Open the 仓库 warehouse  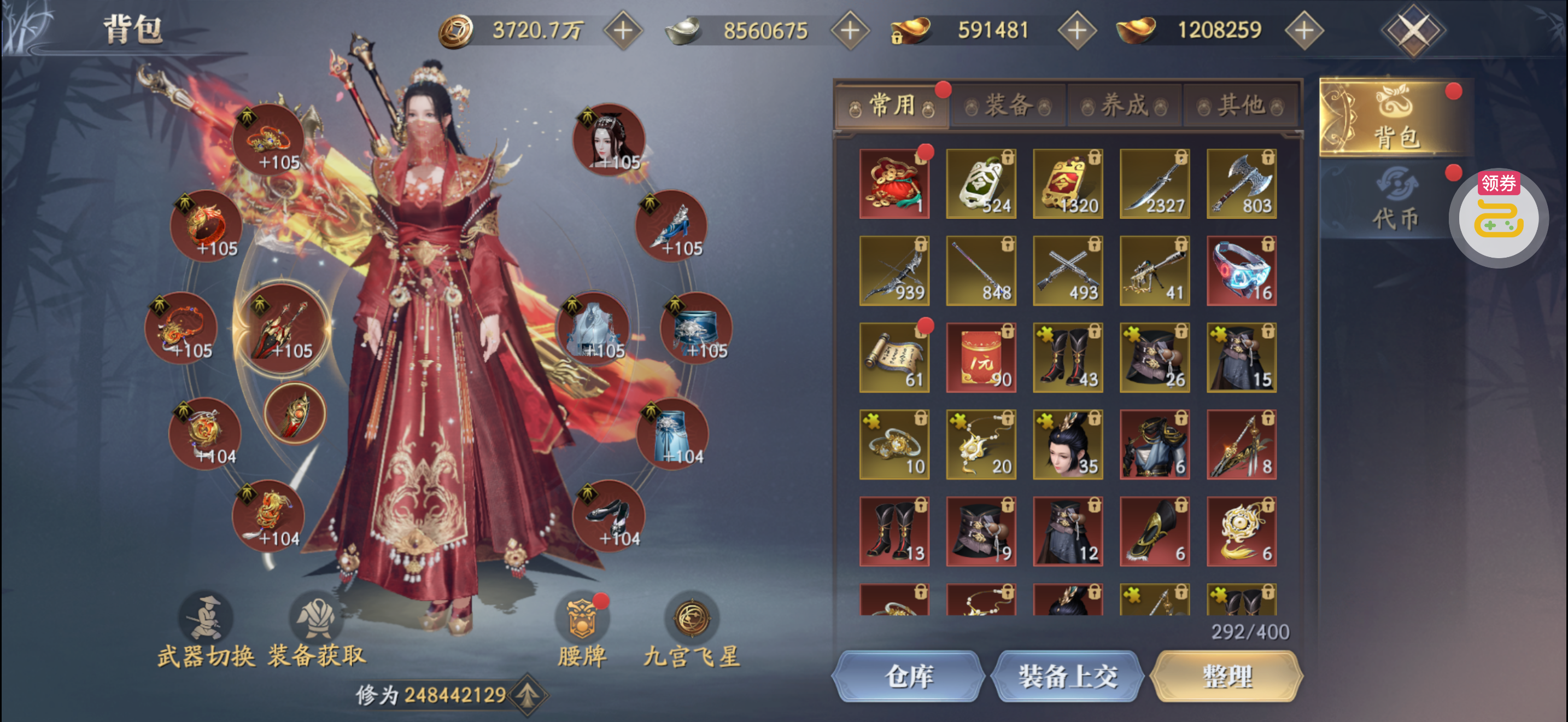tap(909, 677)
